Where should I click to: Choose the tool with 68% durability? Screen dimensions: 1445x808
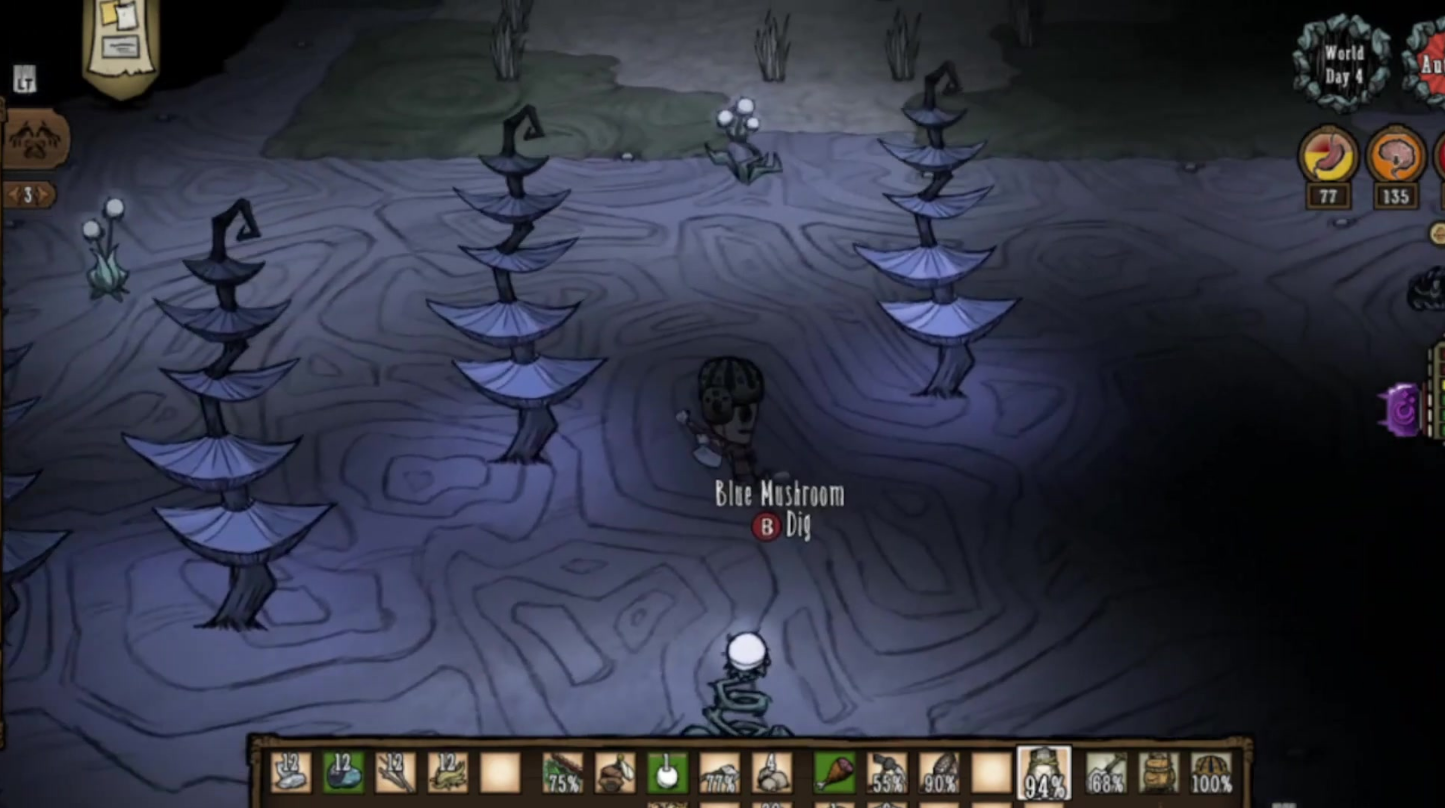(x=1106, y=772)
